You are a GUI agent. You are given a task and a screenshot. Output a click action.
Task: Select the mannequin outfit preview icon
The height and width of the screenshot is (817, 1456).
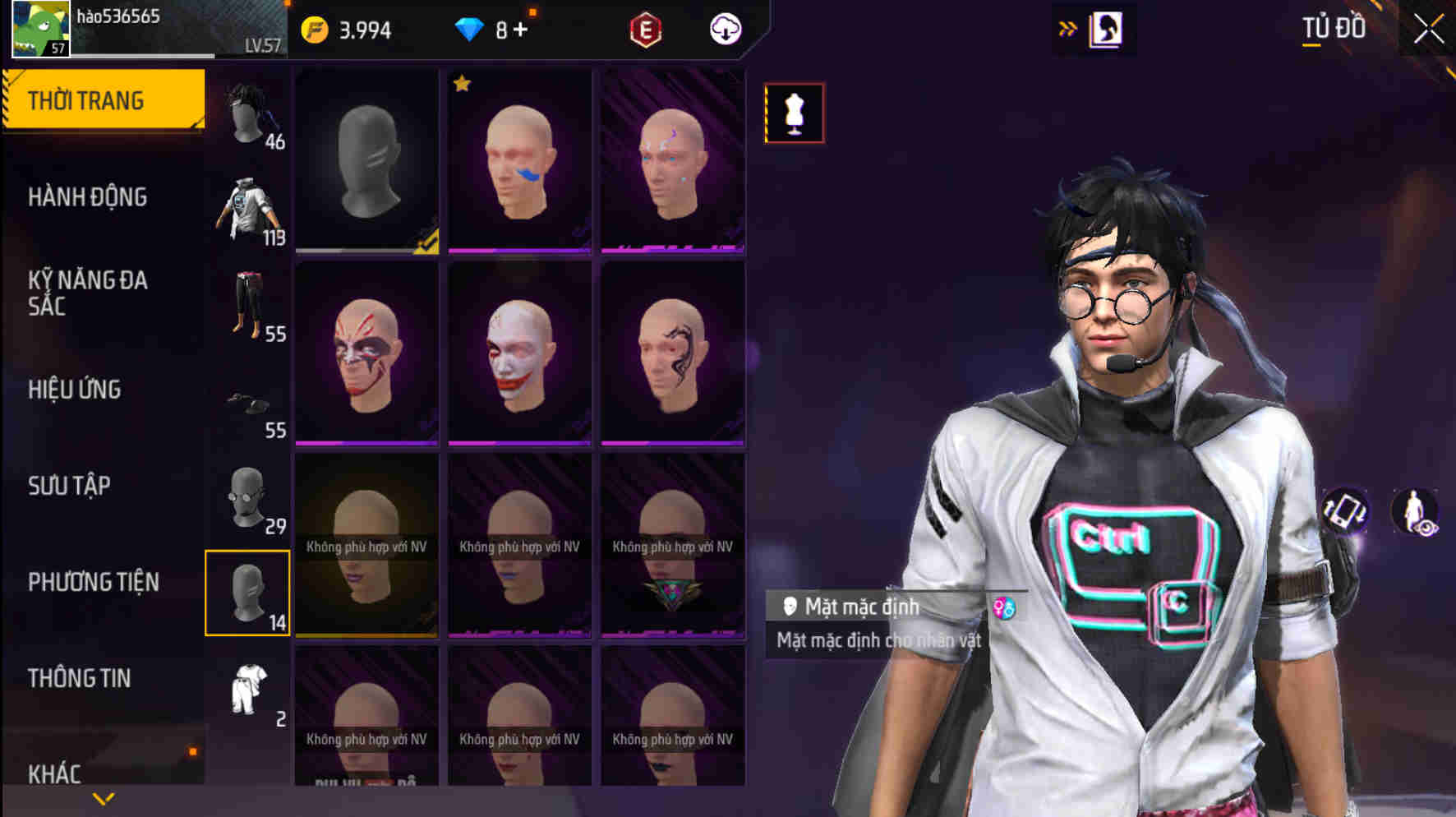(793, 113)
